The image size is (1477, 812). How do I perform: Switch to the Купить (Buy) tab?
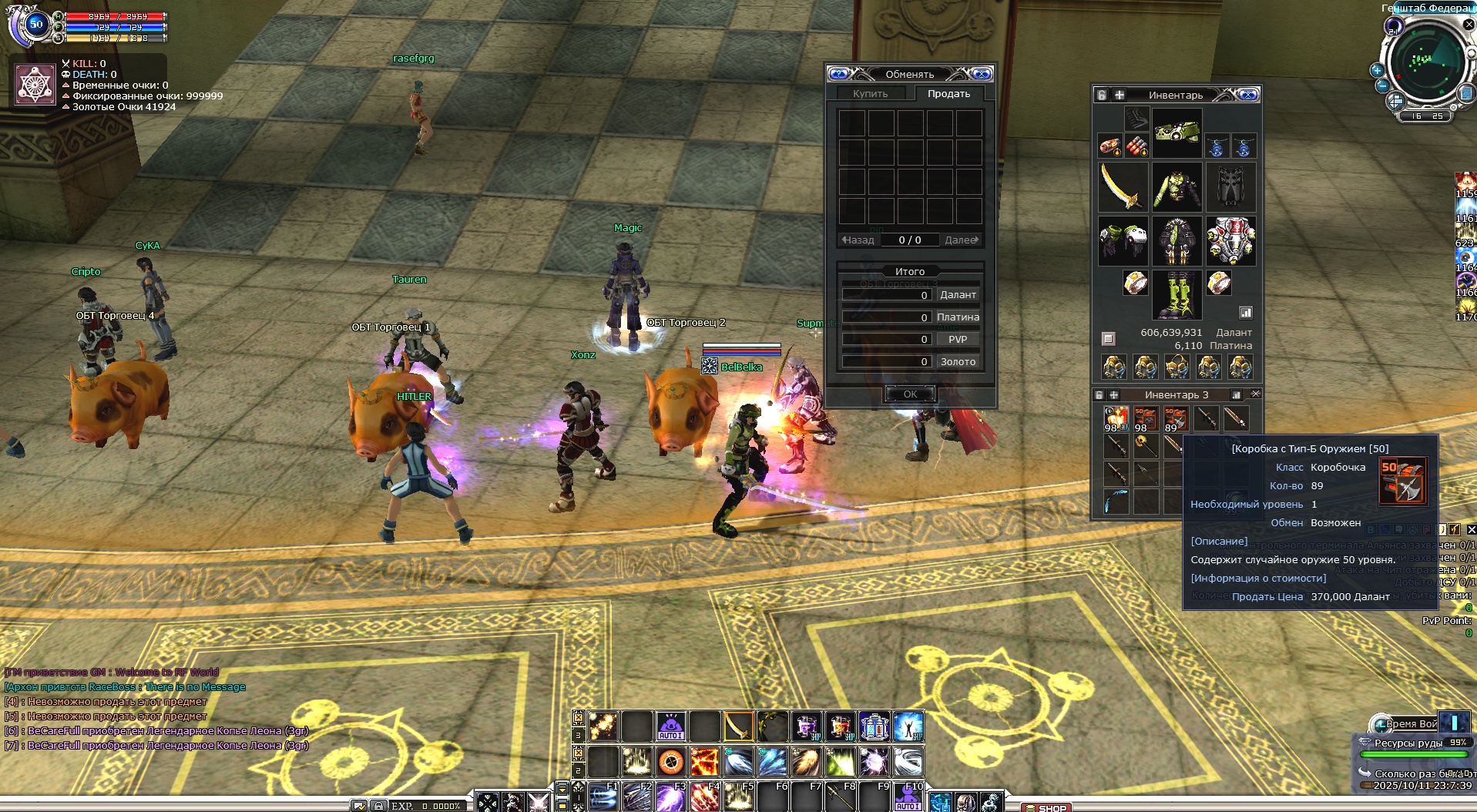coord(870,93)
